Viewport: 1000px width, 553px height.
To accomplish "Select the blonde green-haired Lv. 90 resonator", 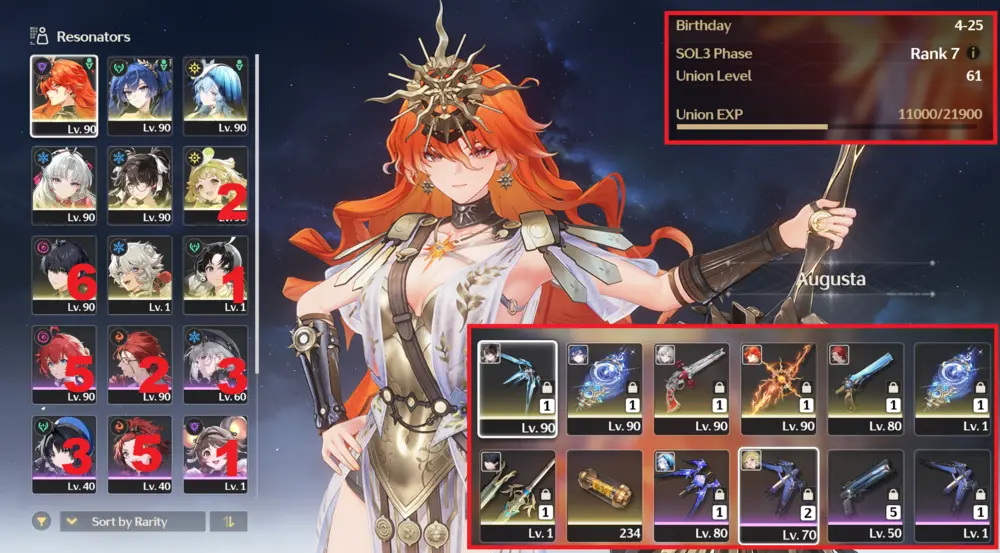I will pos(216,184).
